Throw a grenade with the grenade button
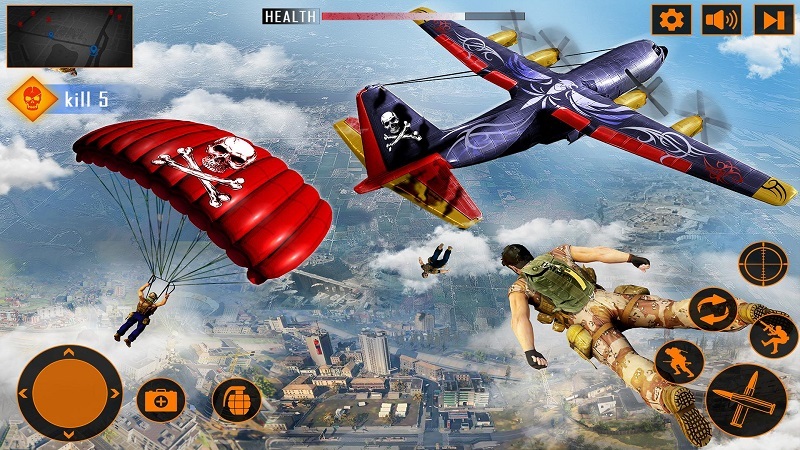Image resolution: width=800 pixels, height=450 pixels. (x=237, y=401)
